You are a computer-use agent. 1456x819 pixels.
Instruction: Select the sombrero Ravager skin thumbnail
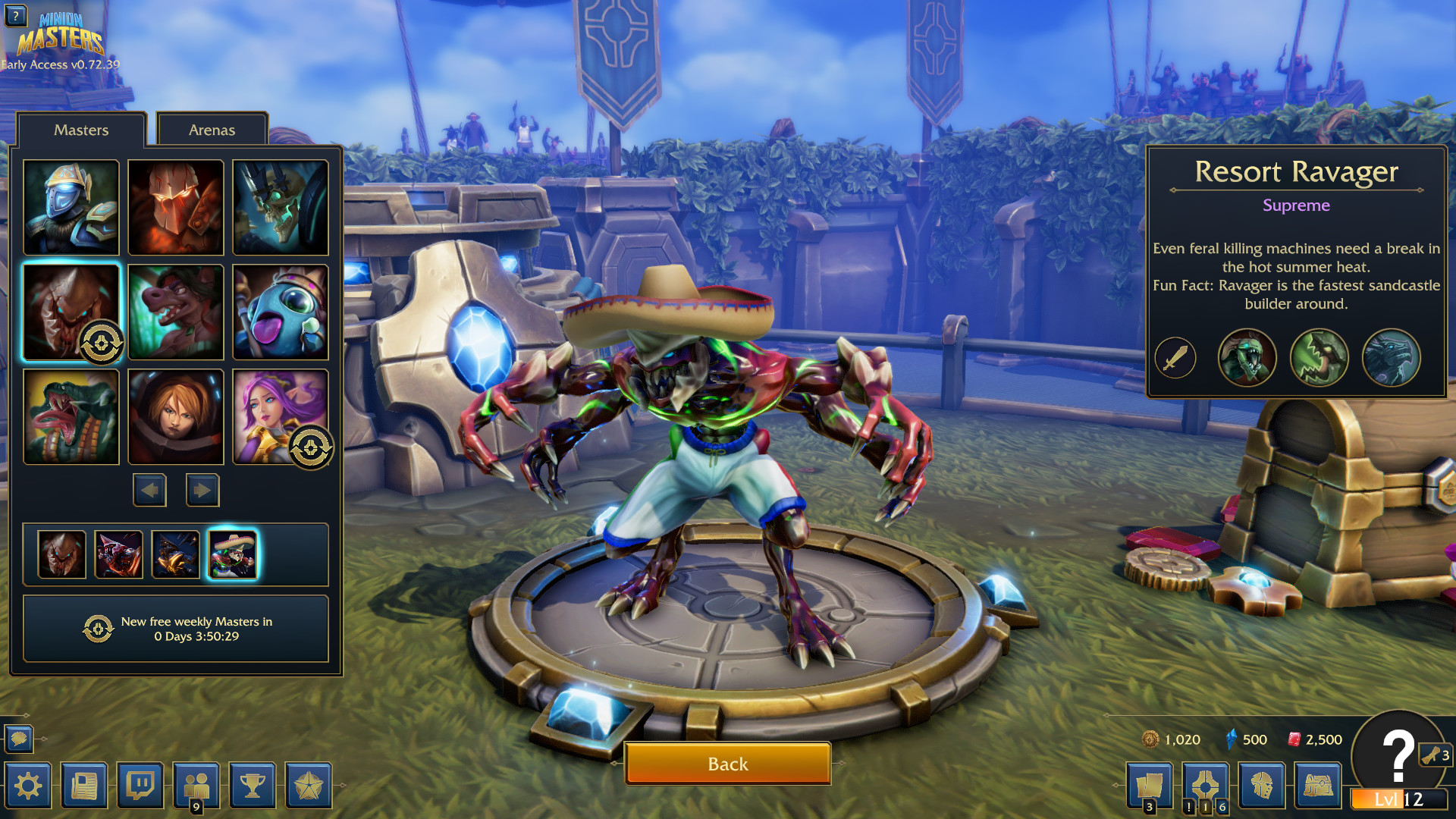[x=234, y=554]
